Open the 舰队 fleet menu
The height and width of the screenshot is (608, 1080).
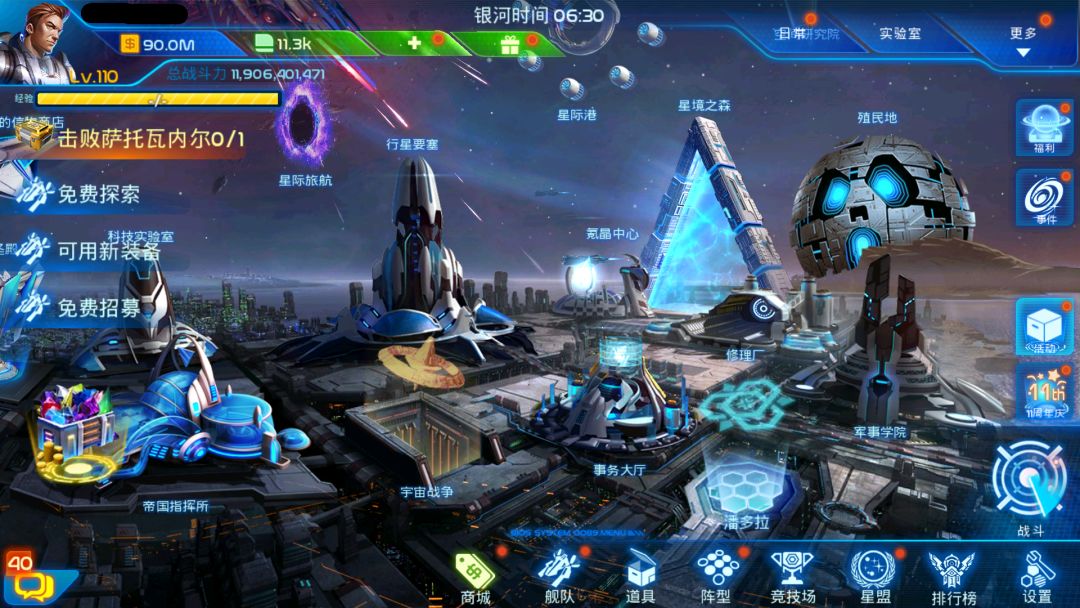(558, 578)
